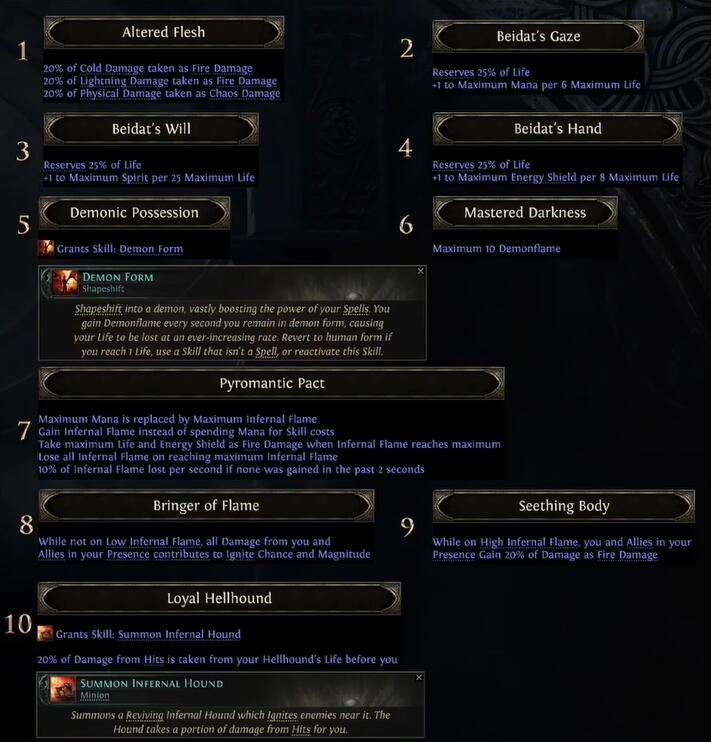Open the underlined Demon Form skill link
The image size is (711, 742).
coord(150,249)
